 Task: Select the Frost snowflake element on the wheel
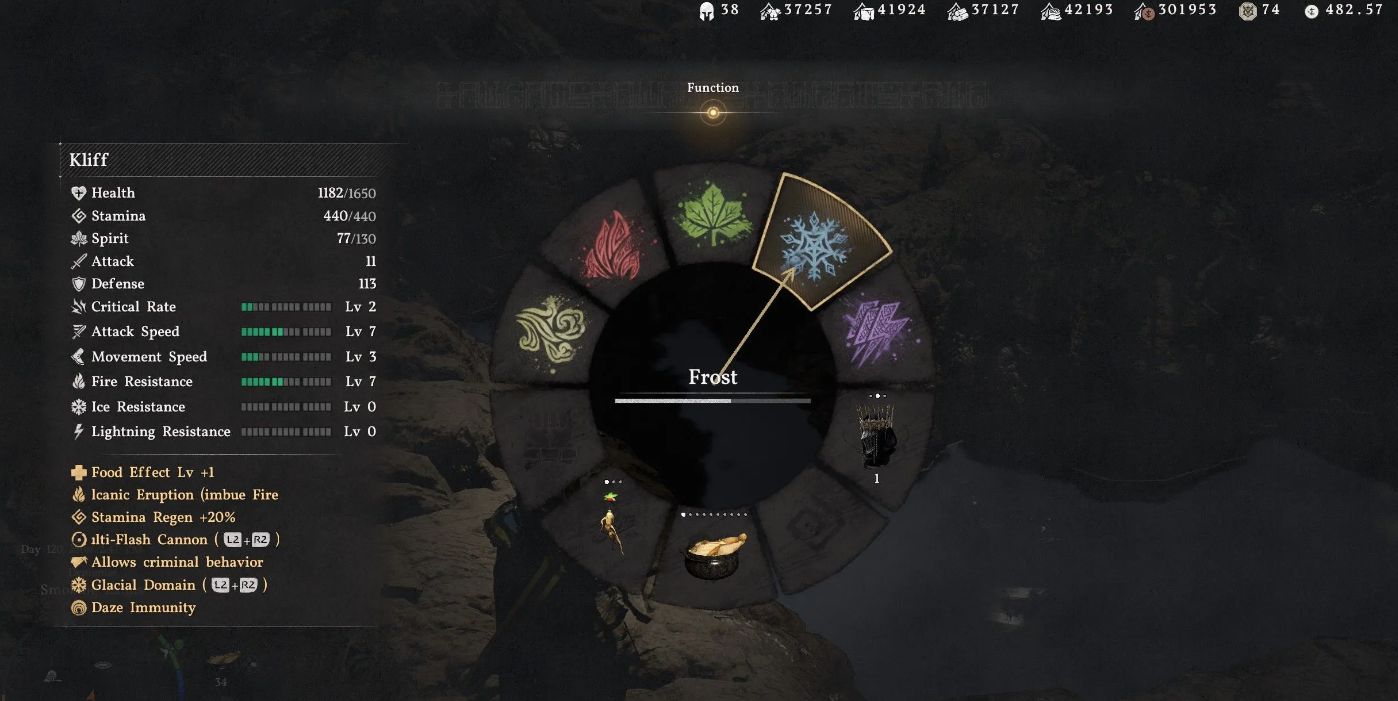tap(813, 243)
